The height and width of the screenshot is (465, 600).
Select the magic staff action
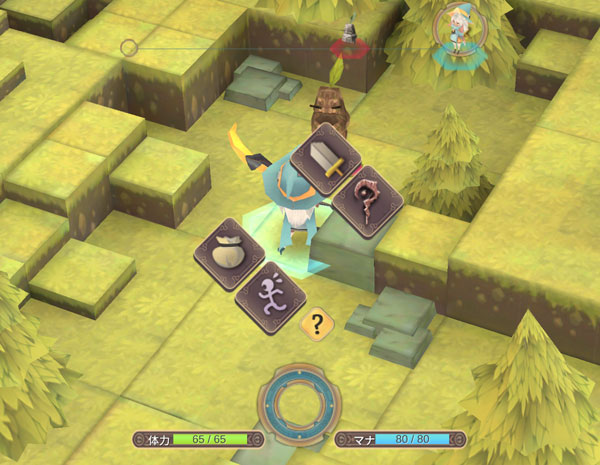tap(366, 200)
